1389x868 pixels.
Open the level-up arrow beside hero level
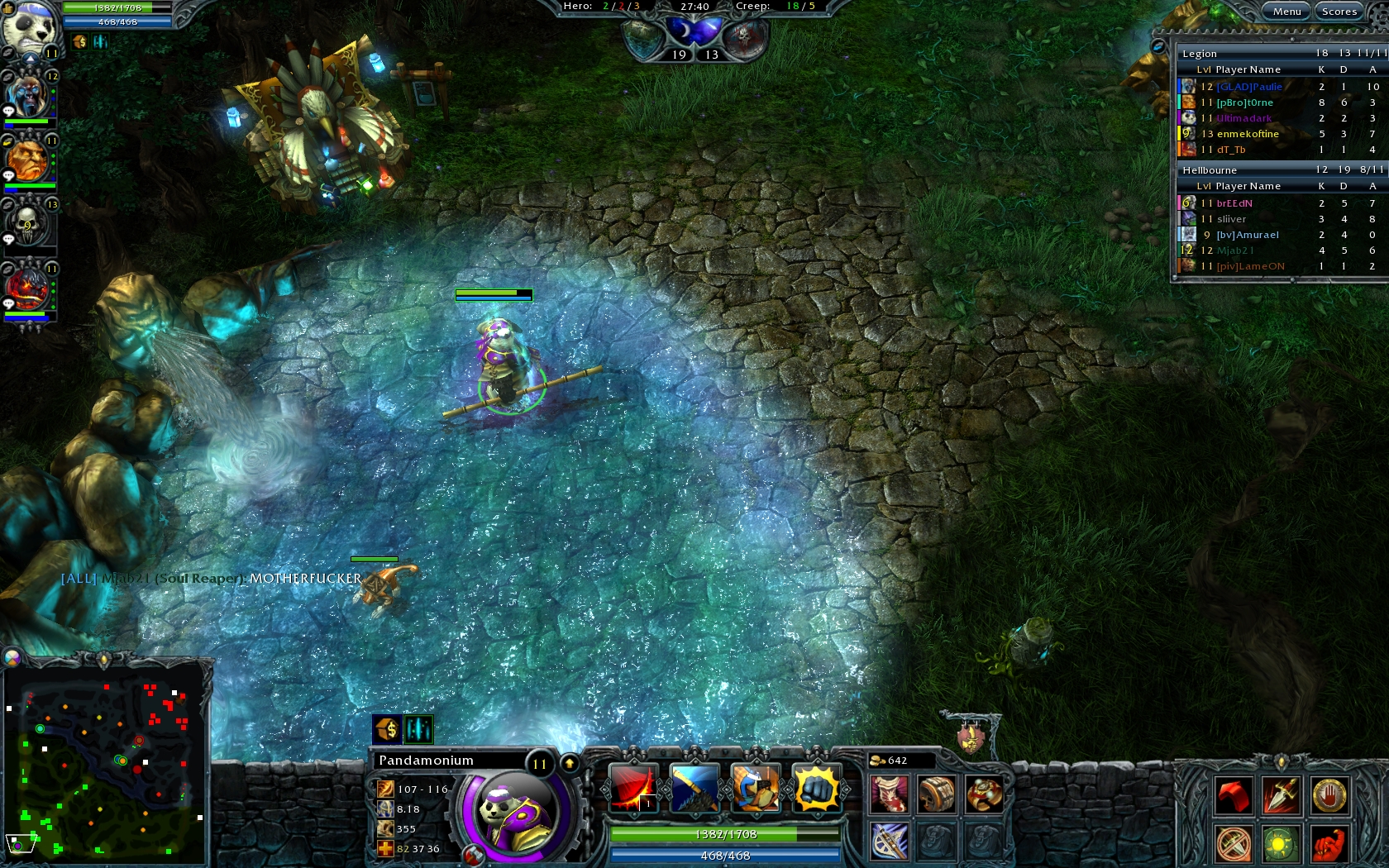pos(570,763)
